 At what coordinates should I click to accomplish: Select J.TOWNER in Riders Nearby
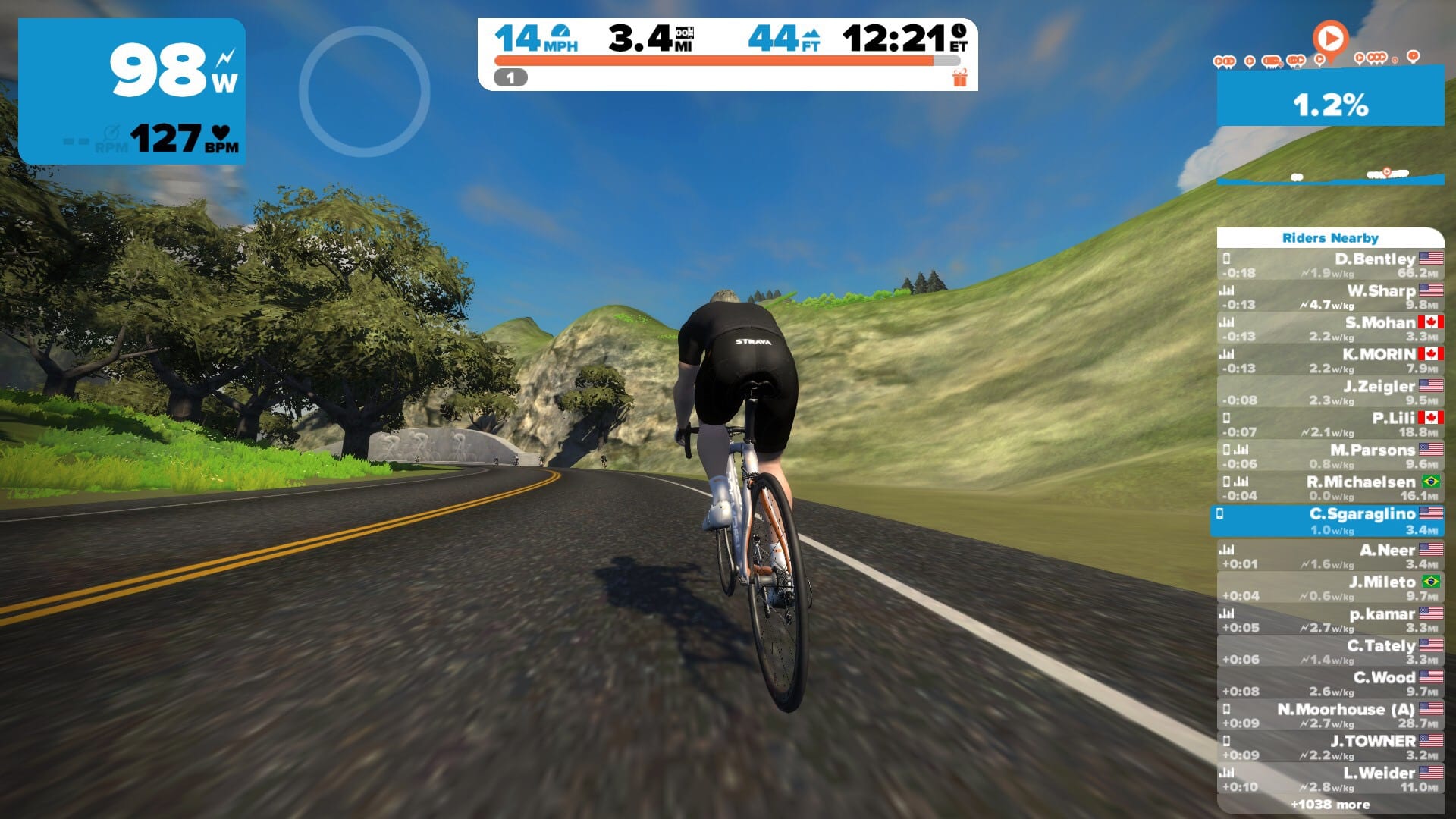(x=1330, y=748)
